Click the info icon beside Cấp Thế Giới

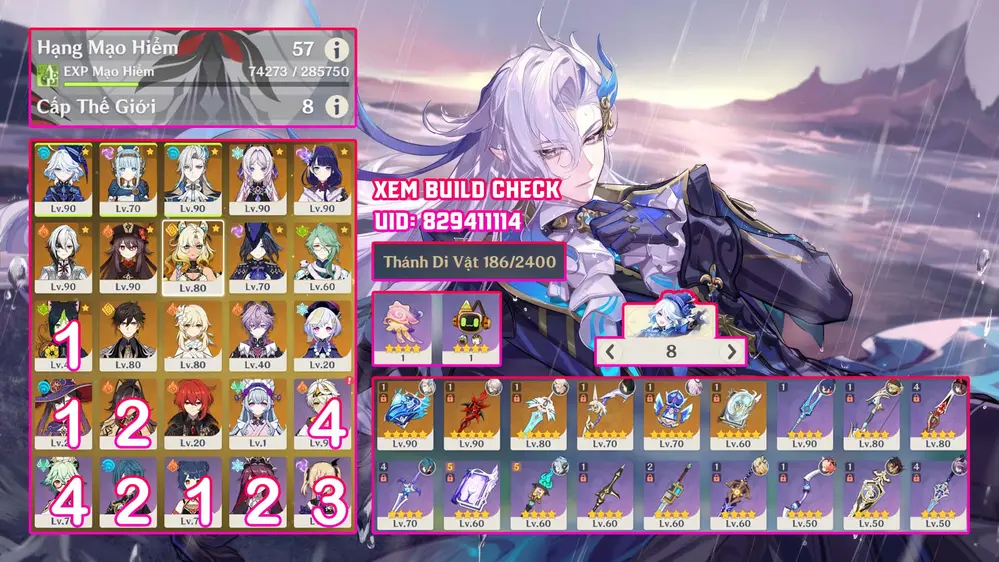click(337, 106)
